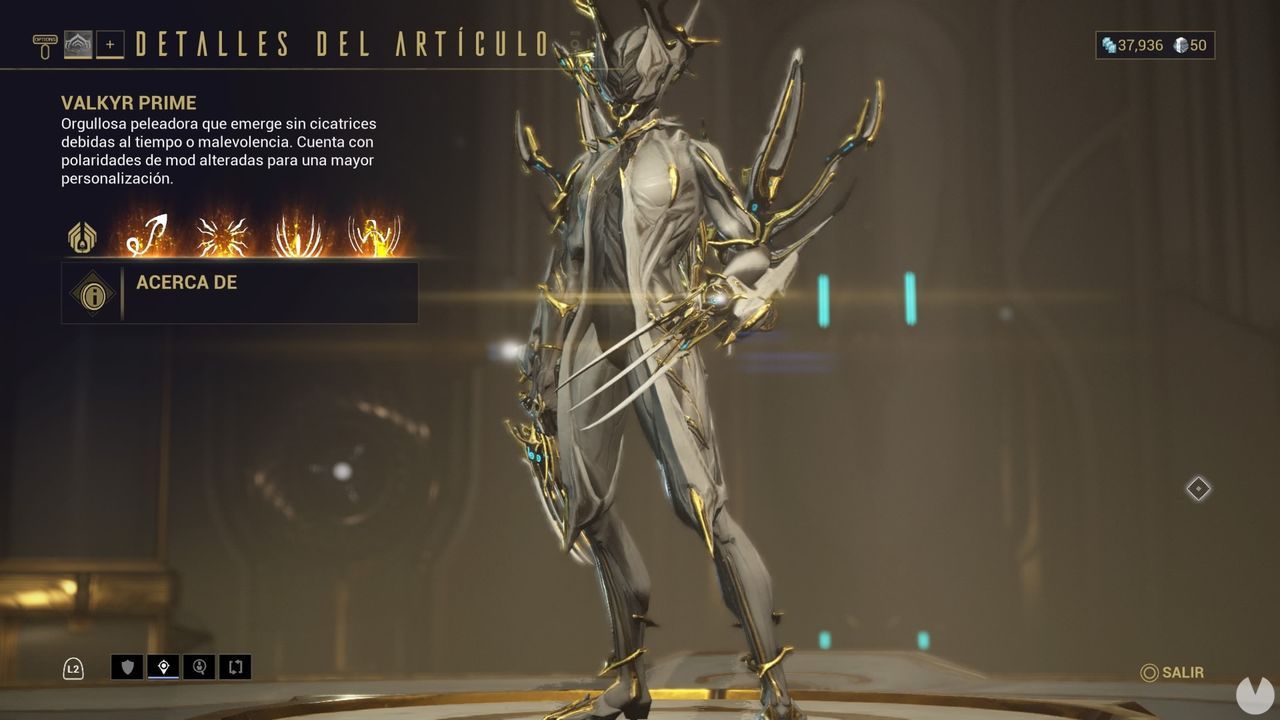This screenshot has width=1280, height=720.
Task: Switch to the Valkyr Prime thumbnail tab
Action: tap(78, 44)
